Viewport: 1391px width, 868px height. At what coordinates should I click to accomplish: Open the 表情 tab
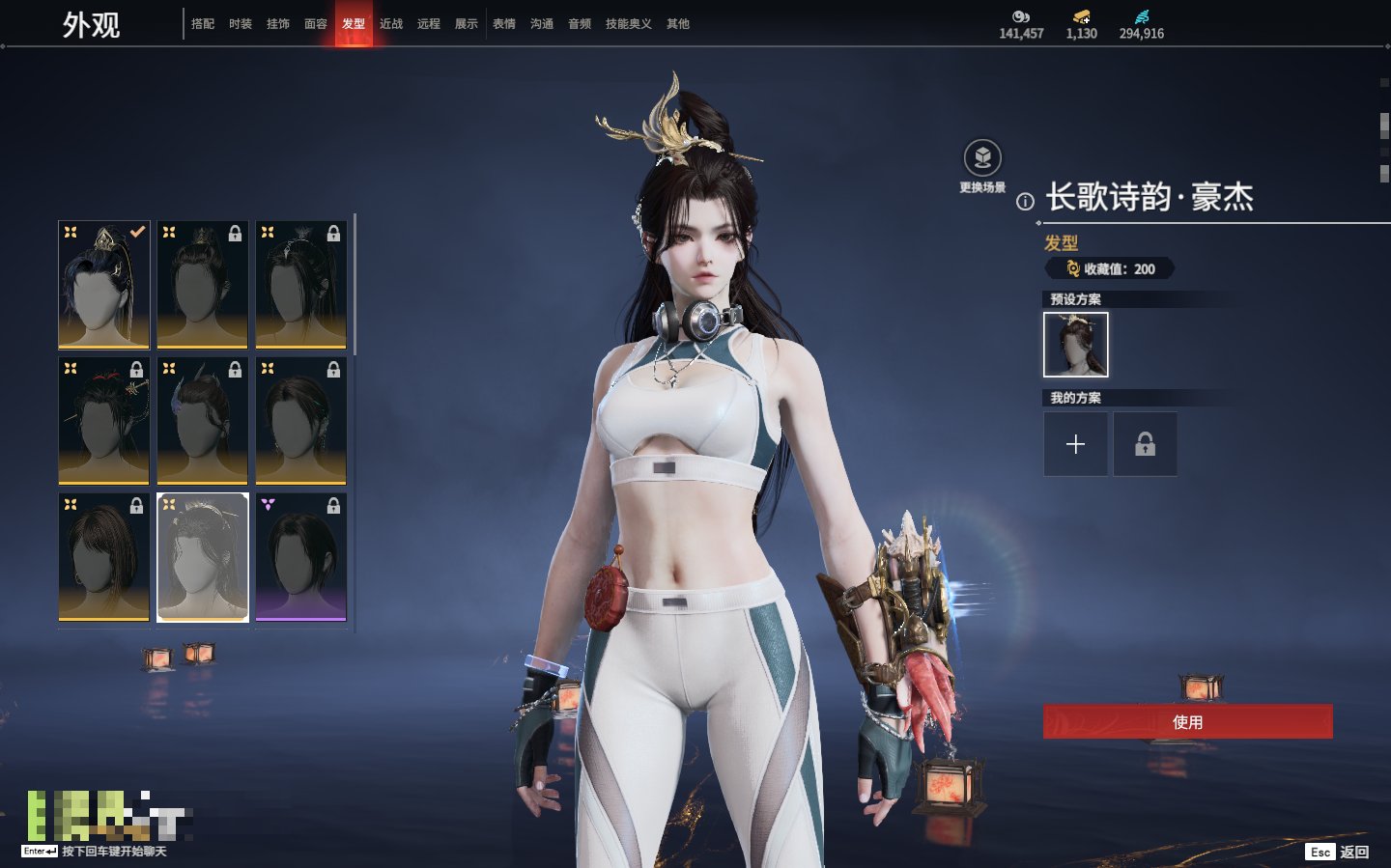click(504, 24)
